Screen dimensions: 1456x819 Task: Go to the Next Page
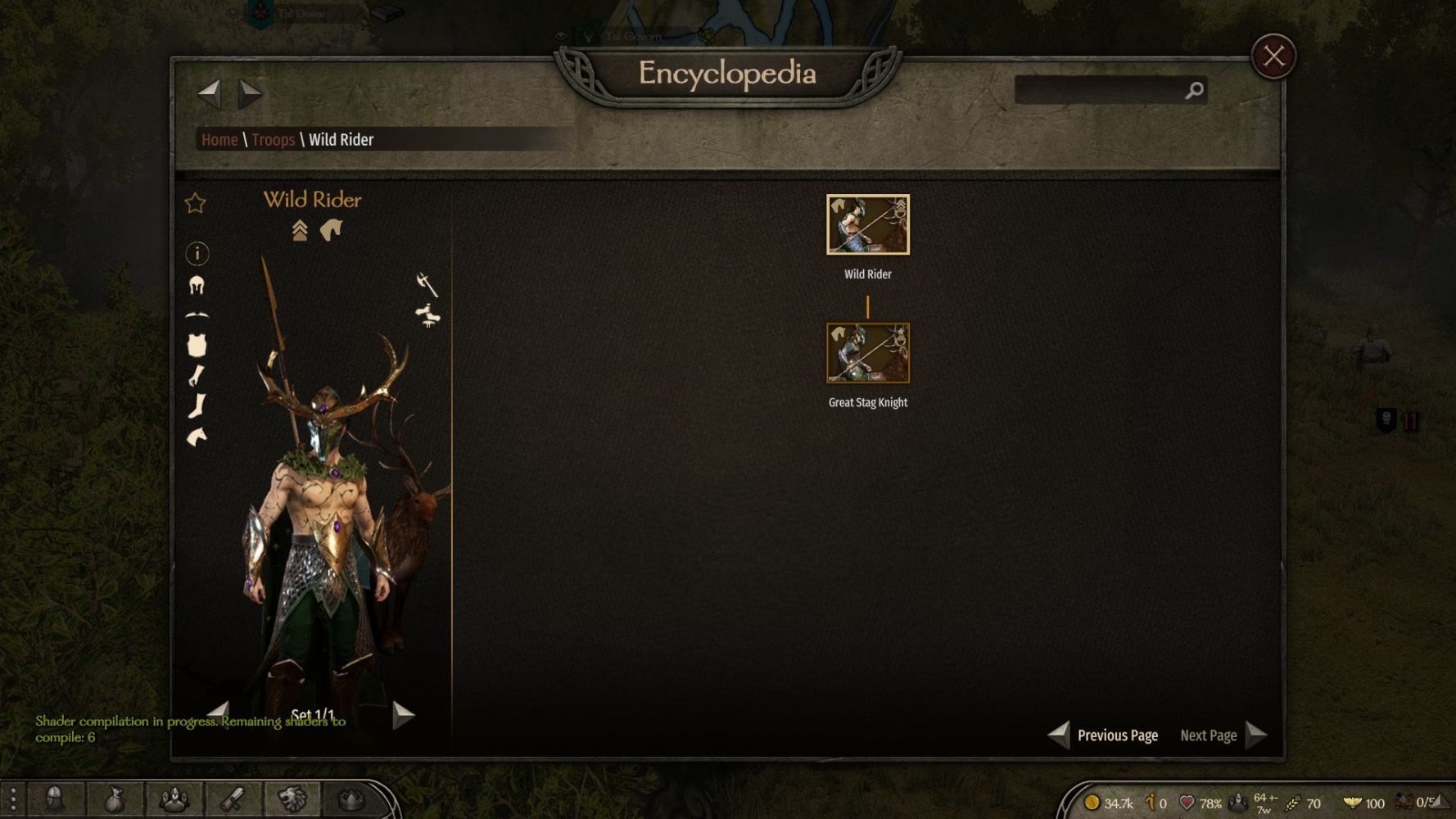click(x=1223, y=735)
